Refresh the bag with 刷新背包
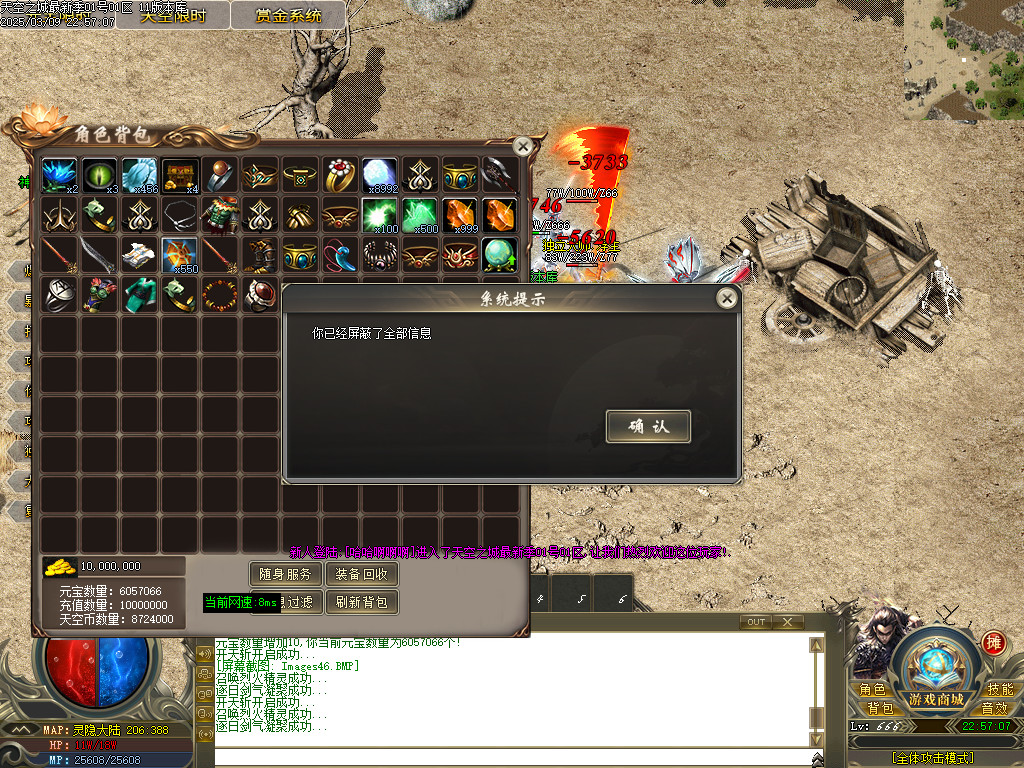Screen dimensions: 1024x768 362,602
